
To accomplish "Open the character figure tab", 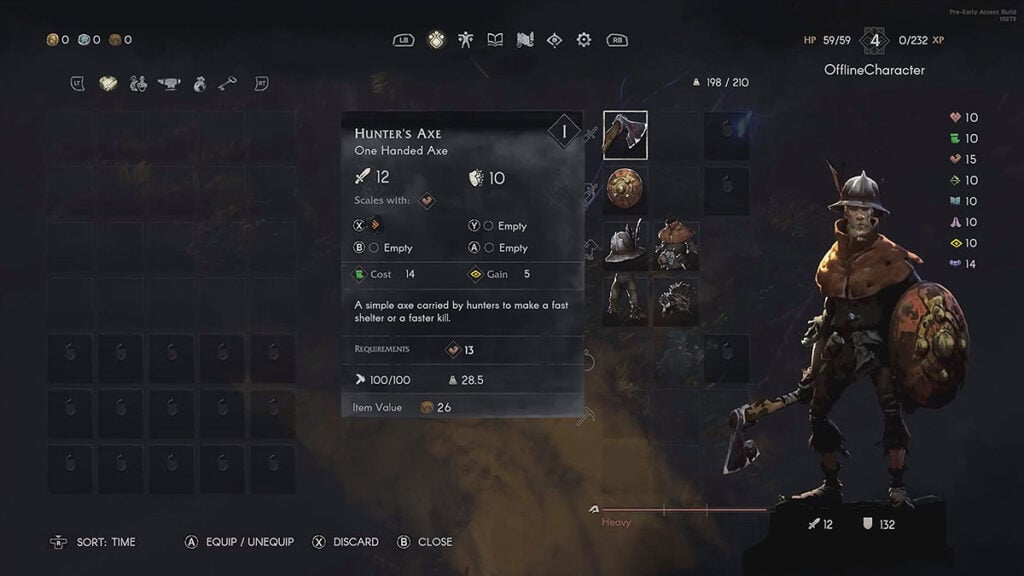I will tap(465, 40).
